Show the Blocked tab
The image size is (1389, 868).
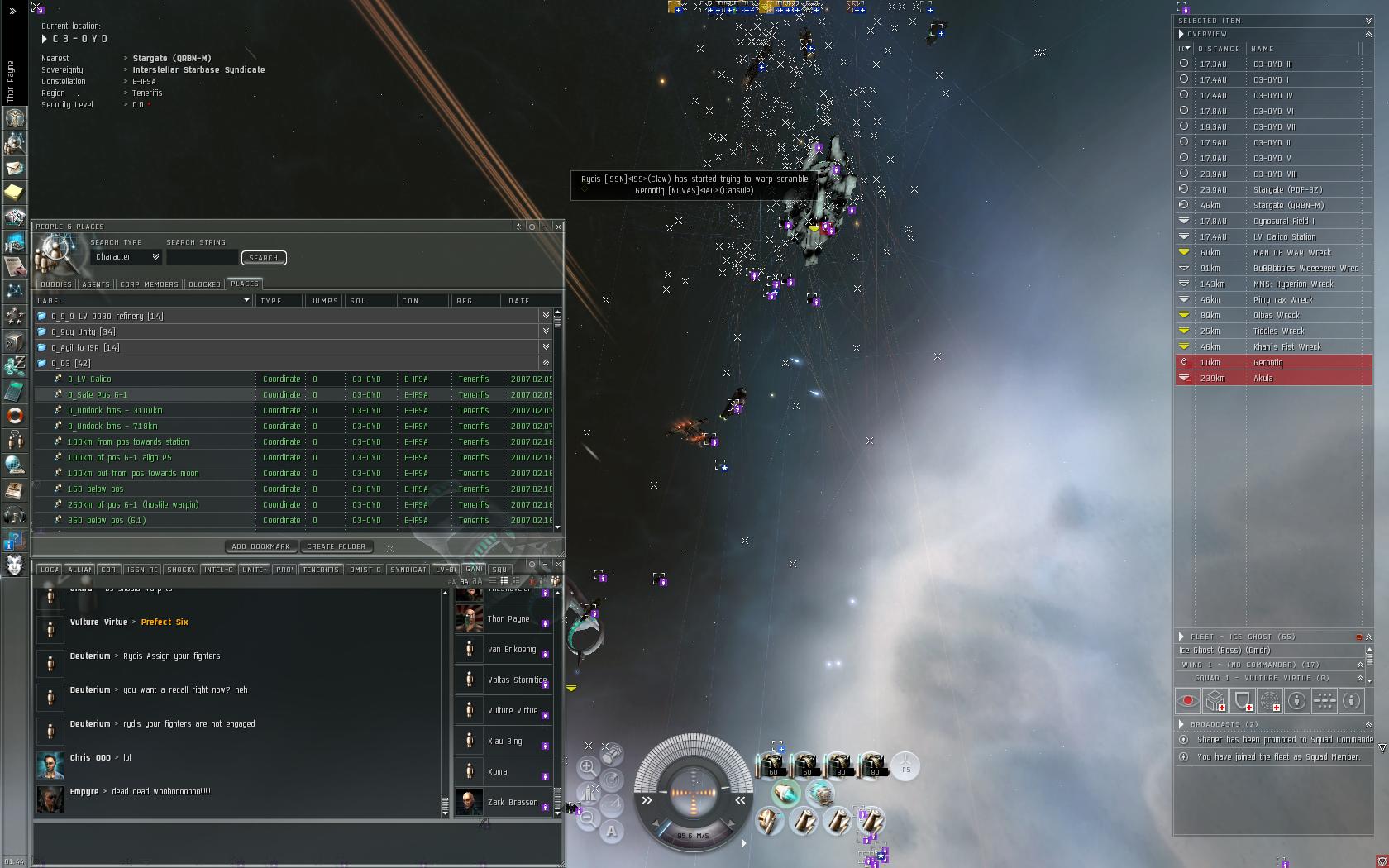[204, 284]
